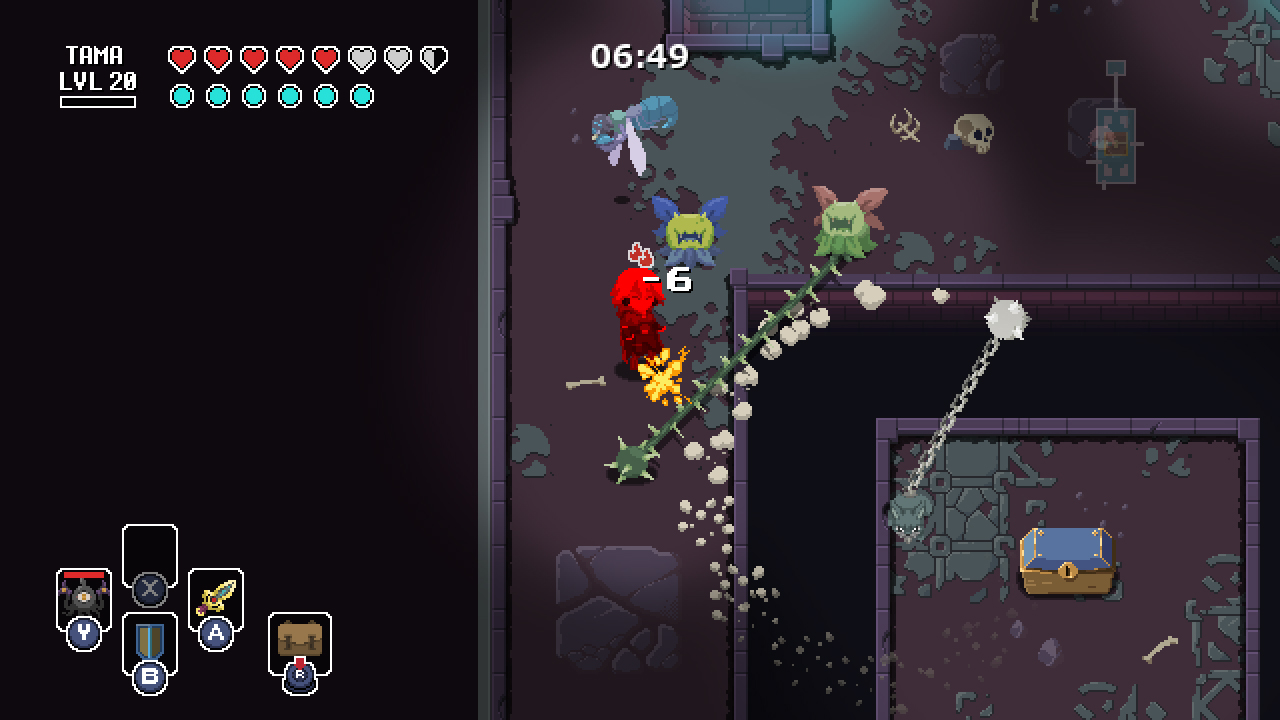Click the red health bar above the minion icon
Screen dimensions: 1280x720
click(84, 573)
